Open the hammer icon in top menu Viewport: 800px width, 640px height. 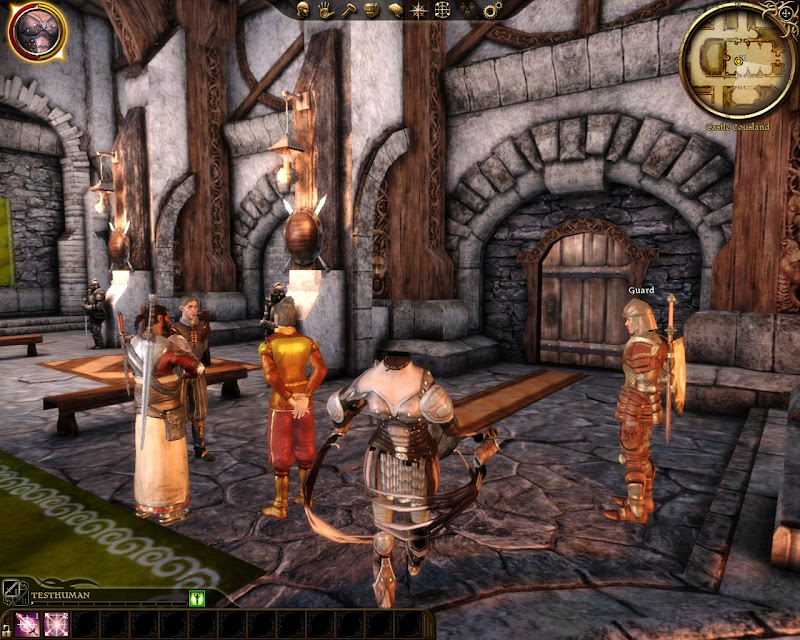point(347,9)
